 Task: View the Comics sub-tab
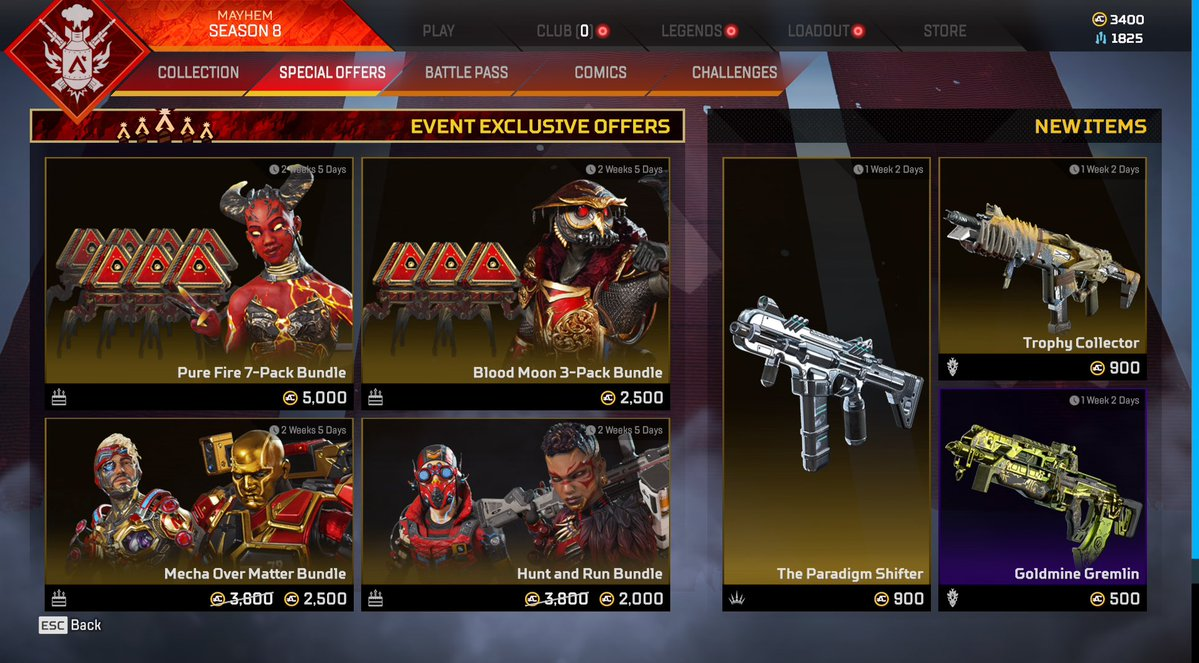point(600,73)
